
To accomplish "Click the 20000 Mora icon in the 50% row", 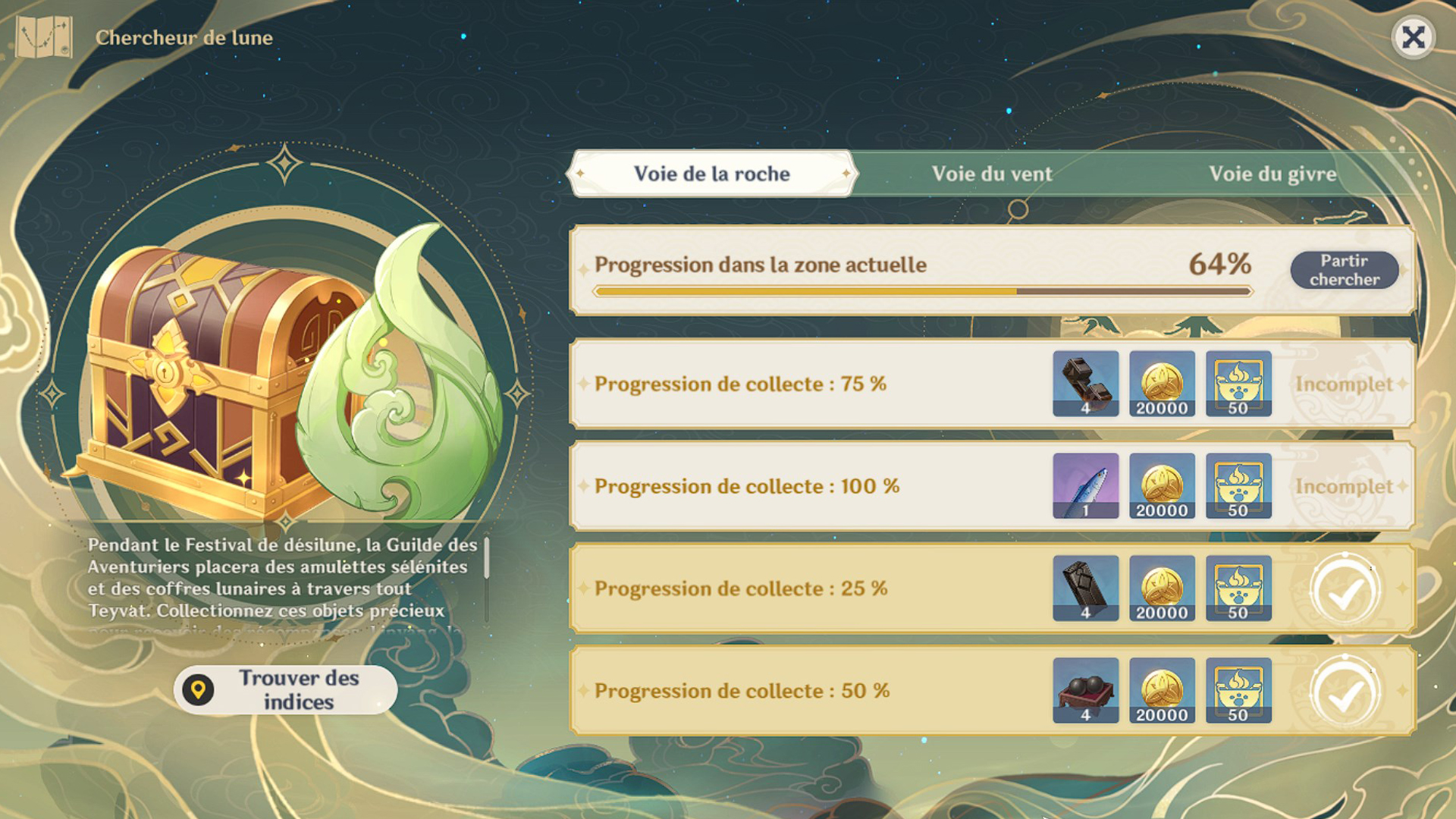I will tap(1163, 691).
